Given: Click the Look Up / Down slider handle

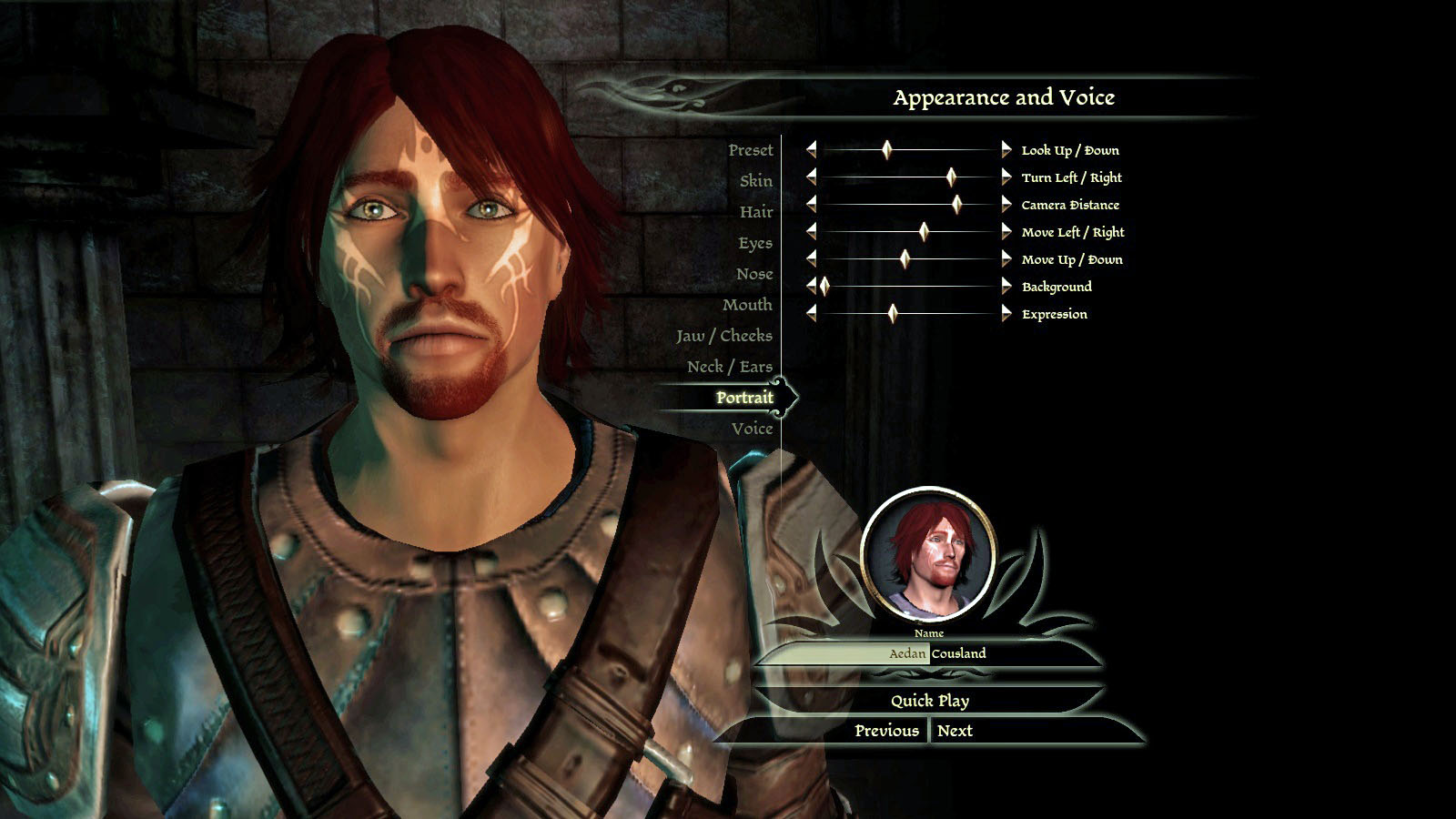Looking at the screenshot, I should (x=886, y=150).
